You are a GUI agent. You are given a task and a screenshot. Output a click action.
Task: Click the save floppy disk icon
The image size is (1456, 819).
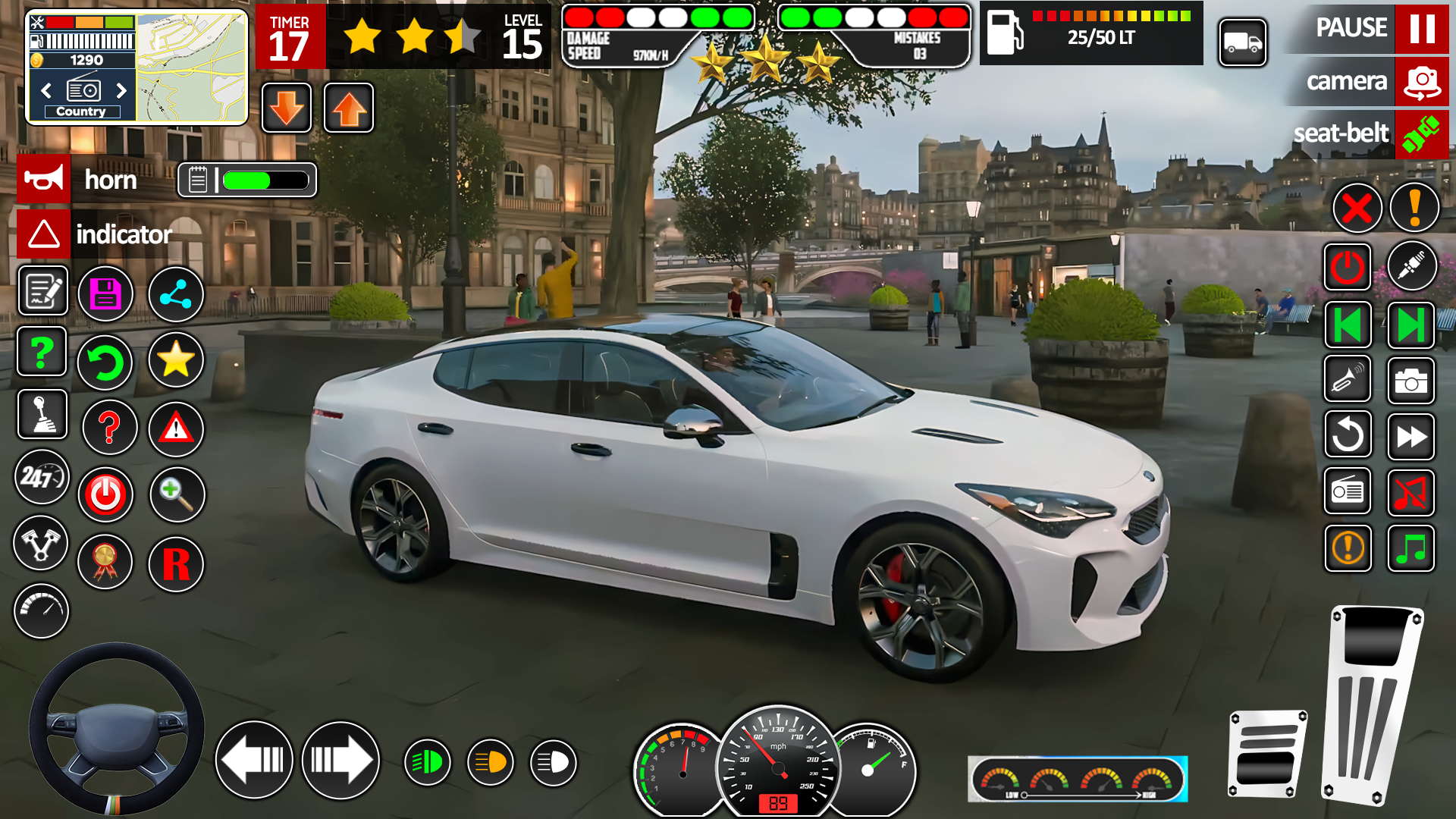pos(105,294)
